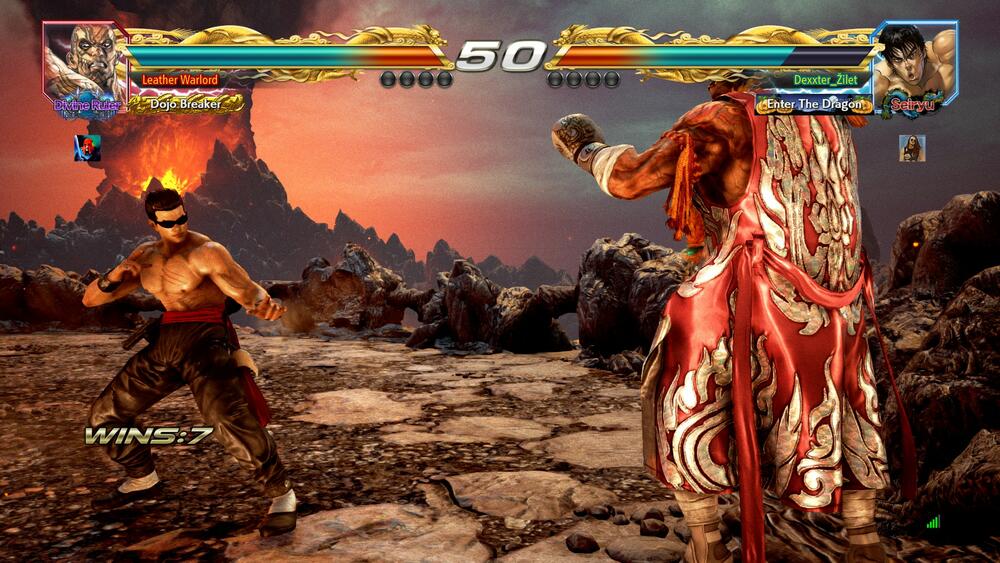Click the Enter The Dragon title plate

(814, 103)
